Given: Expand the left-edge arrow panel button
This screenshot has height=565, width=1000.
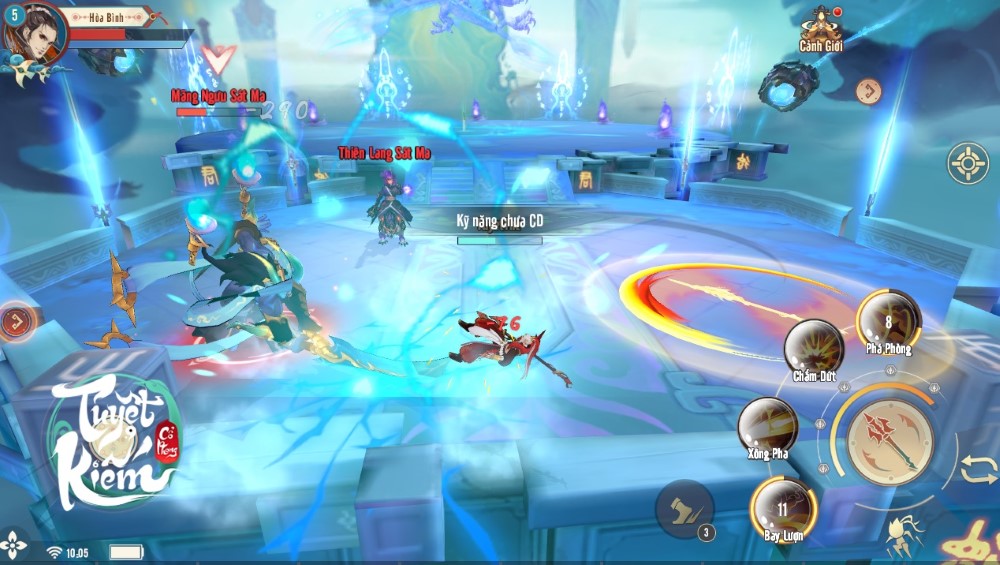Looking at the screenshot, I should tap(16, 322).
